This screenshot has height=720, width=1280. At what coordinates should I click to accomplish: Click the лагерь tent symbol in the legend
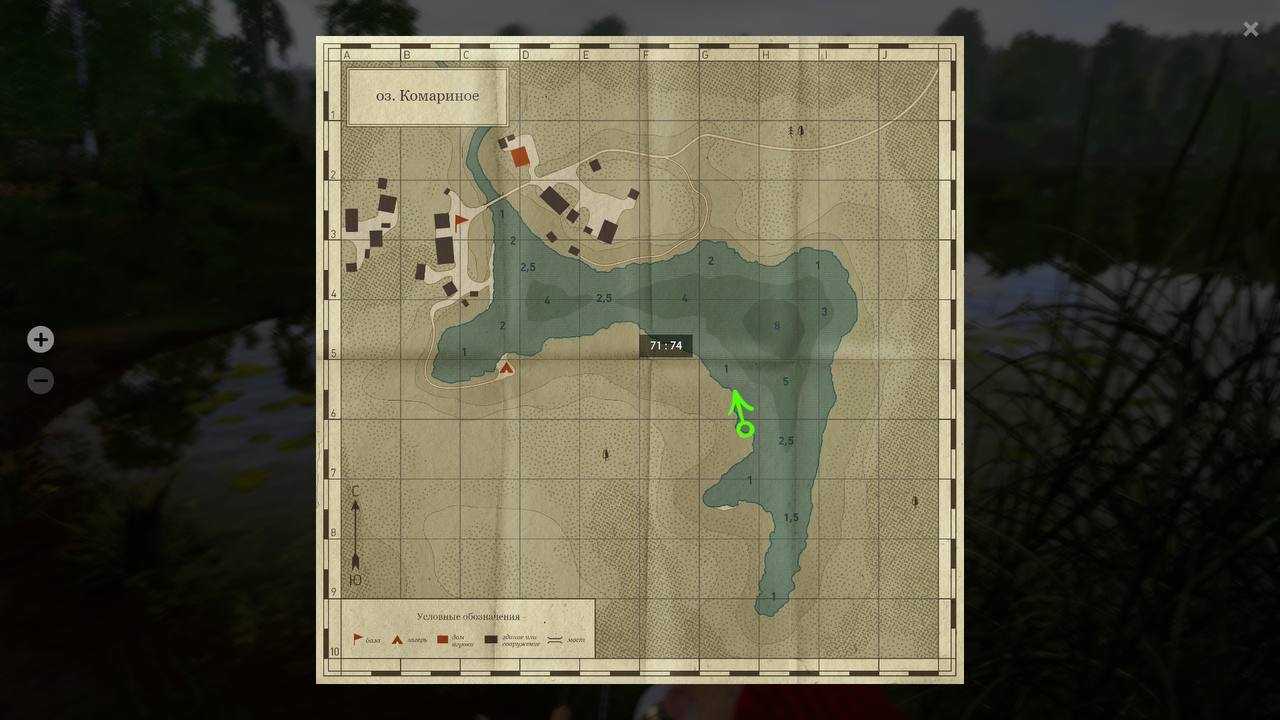point(396,639)
